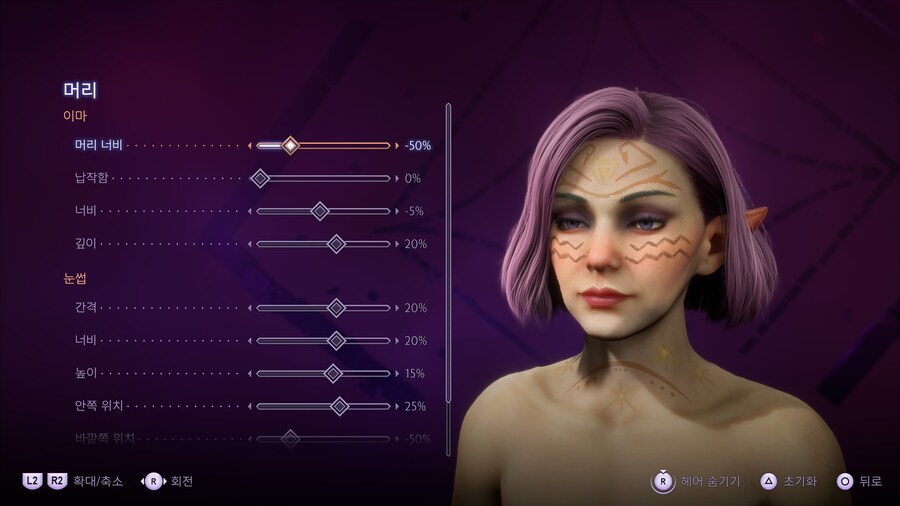Image resolution: width=900 pixels, height=506 pixels.
Task: Increase 안쪽 위치 with its right arrow
Action: (x=397, y=406)
